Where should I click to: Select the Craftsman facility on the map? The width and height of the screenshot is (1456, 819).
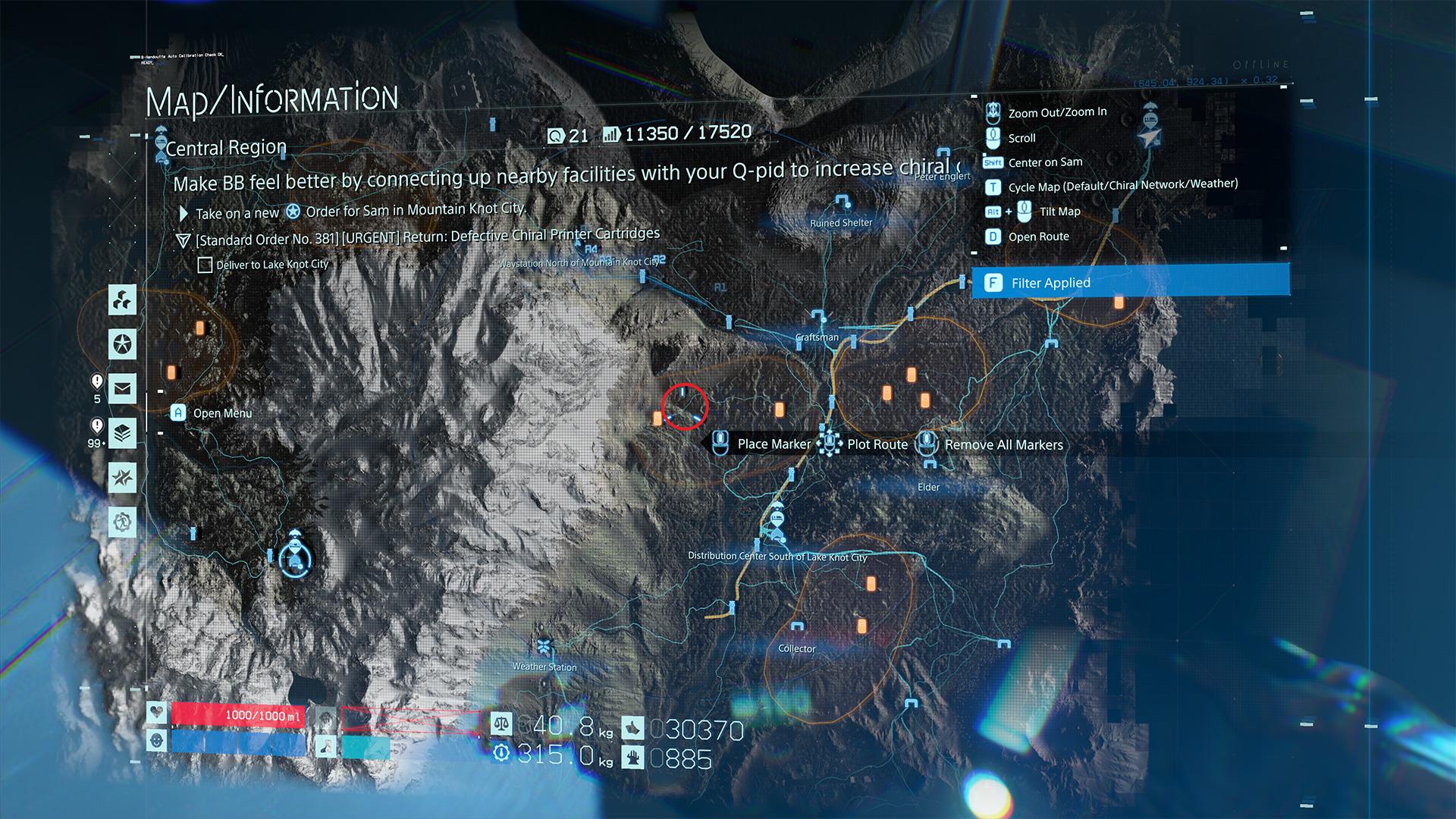pyautogui.click(x=817, y=318)
